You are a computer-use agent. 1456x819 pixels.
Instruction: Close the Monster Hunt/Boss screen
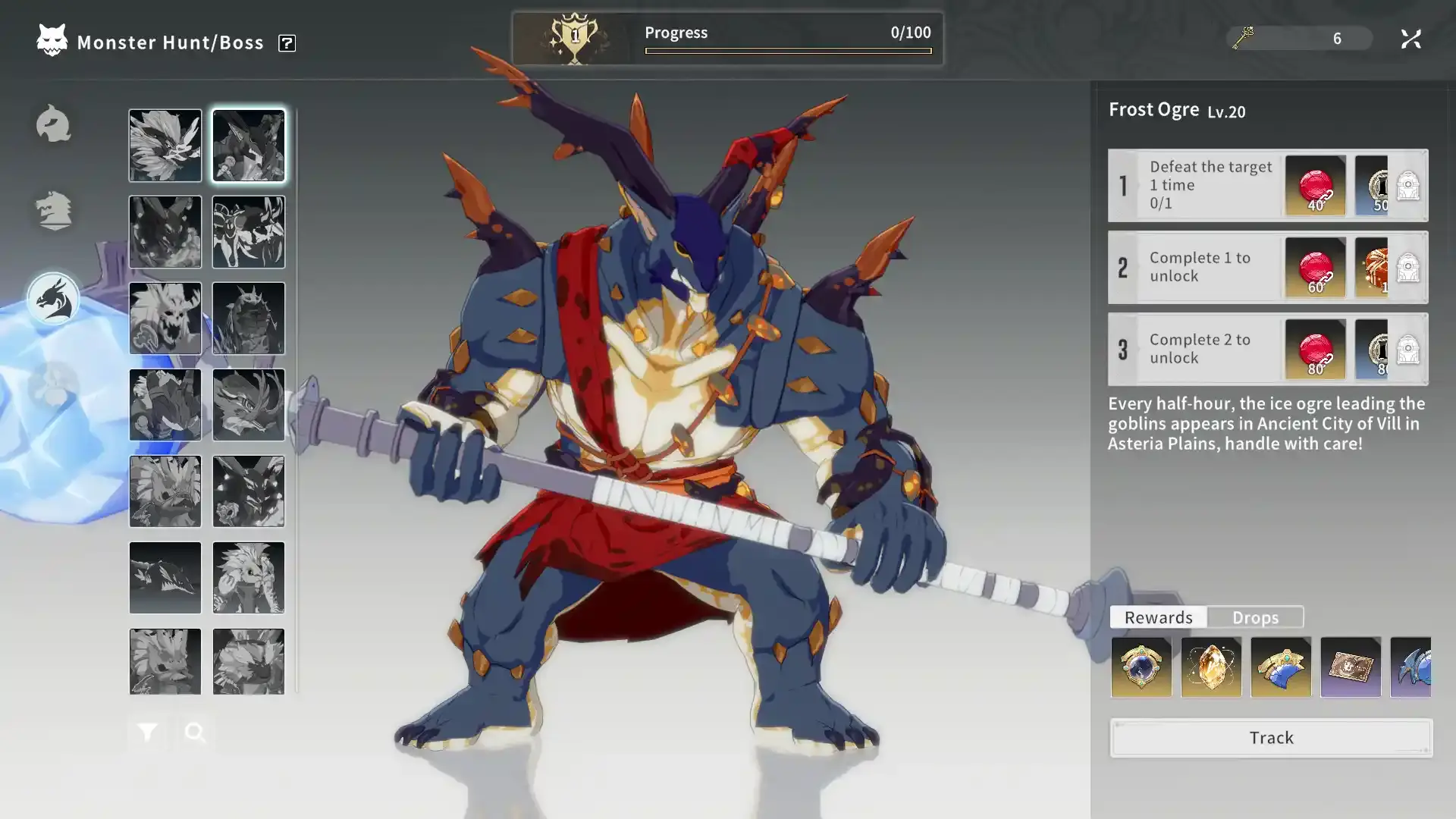1410,39
